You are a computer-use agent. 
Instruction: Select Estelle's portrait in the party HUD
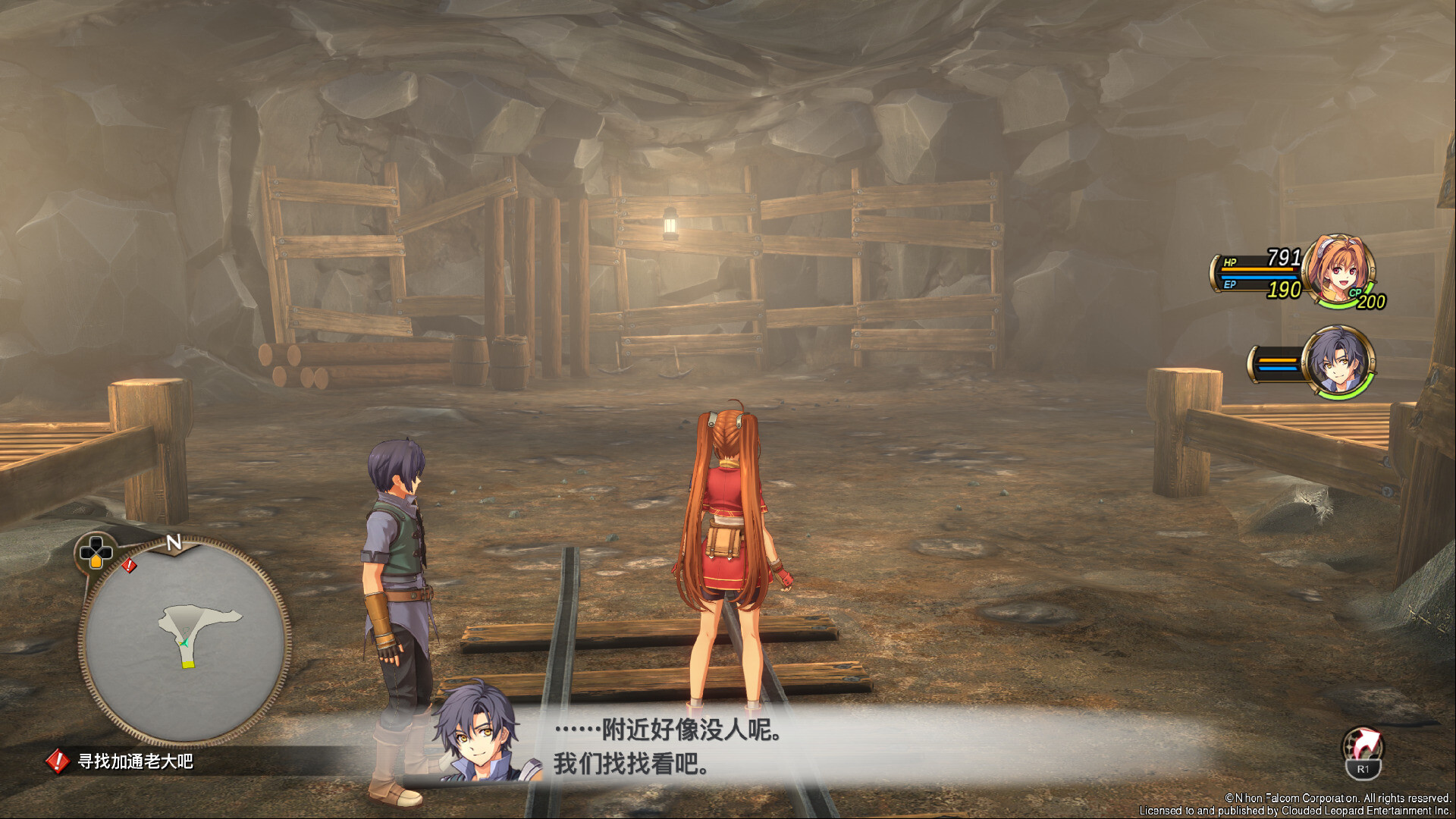pyautogui.click(x=1338, y=271)
